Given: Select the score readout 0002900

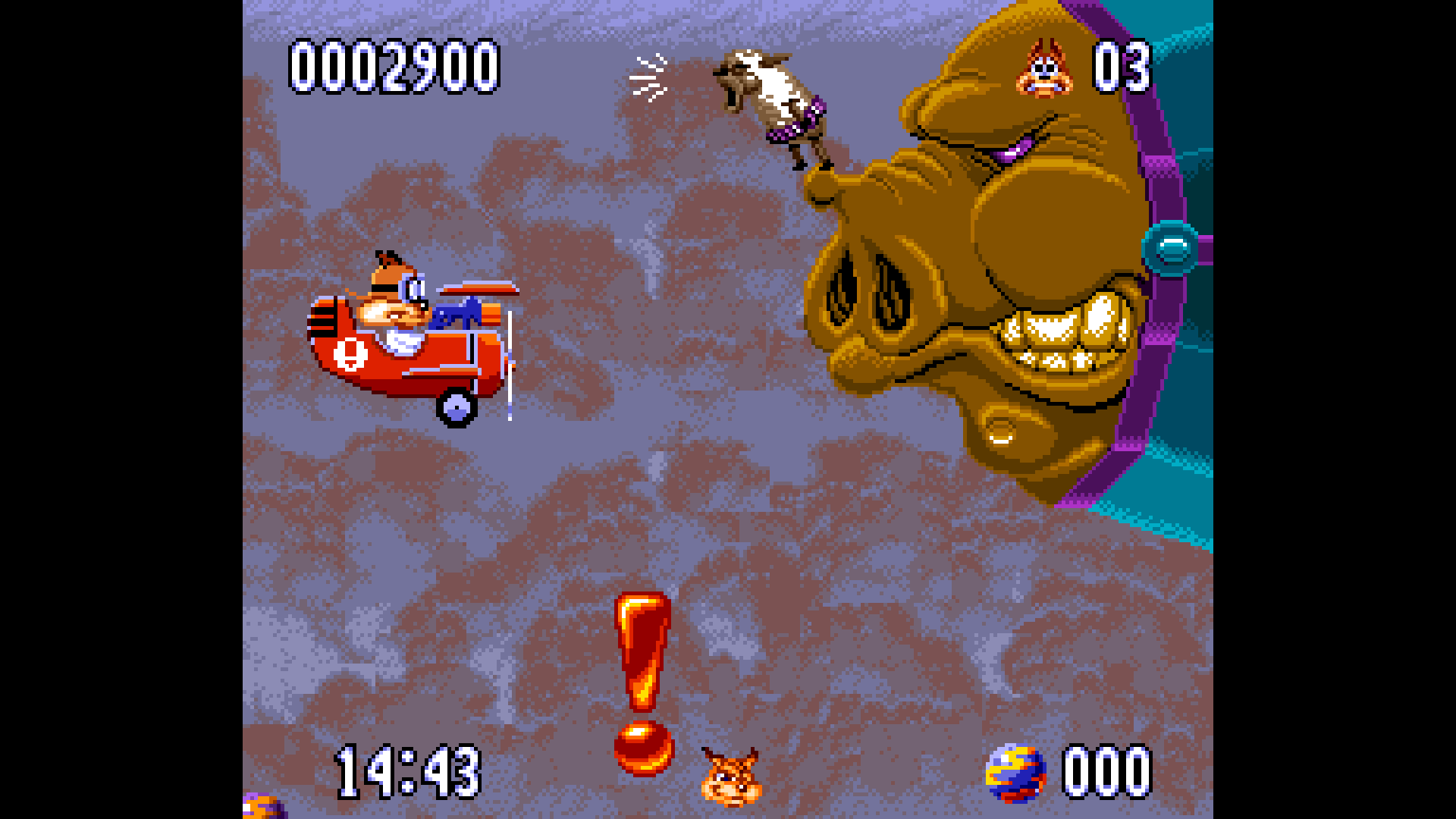Looking at the screenshot, I should click(394, 67).
